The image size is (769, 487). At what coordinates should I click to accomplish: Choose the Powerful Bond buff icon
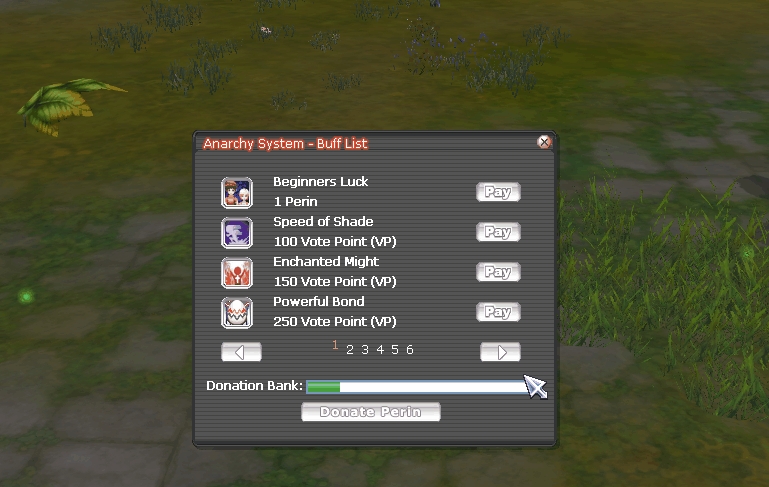click(237, 312)
